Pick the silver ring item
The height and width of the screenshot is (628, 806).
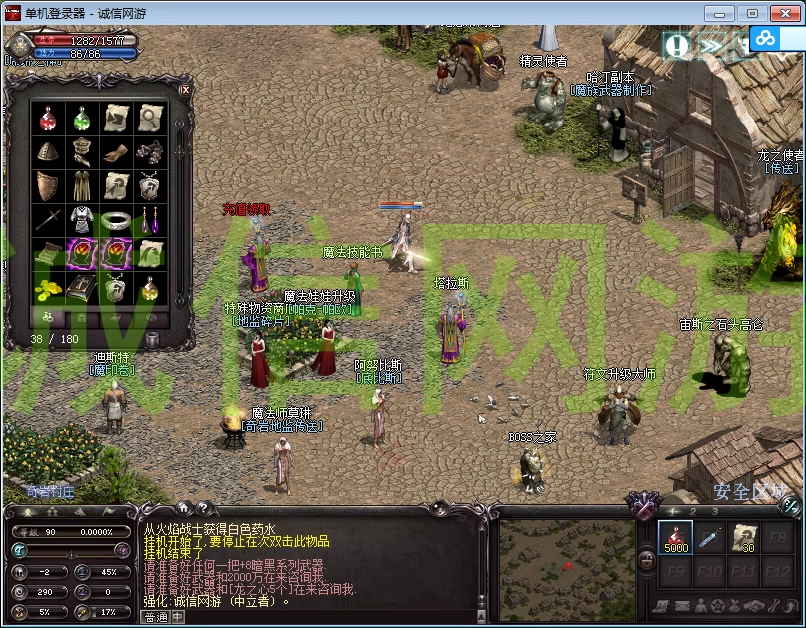tap(115, 219)
